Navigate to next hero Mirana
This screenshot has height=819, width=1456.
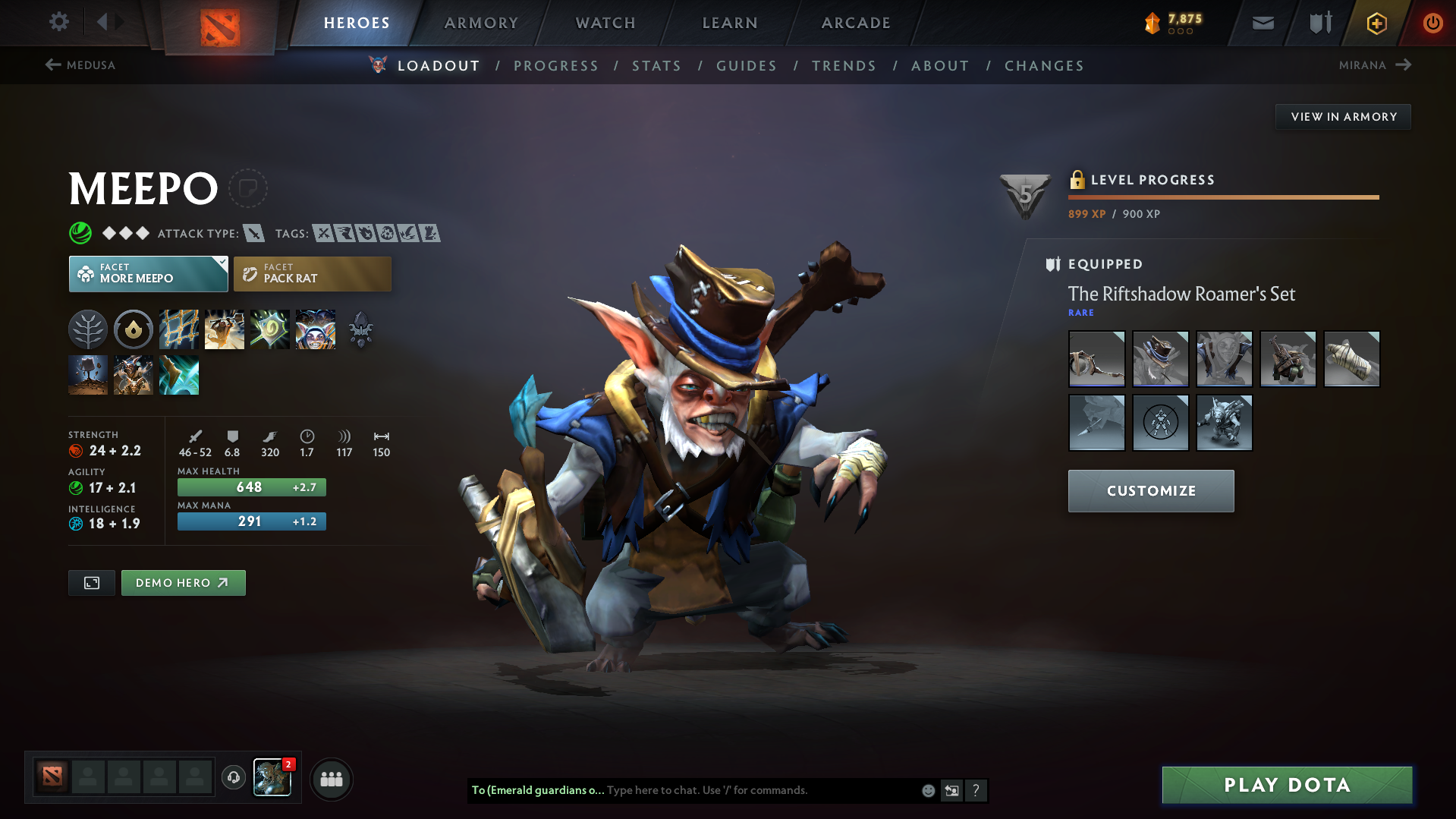1374,65
